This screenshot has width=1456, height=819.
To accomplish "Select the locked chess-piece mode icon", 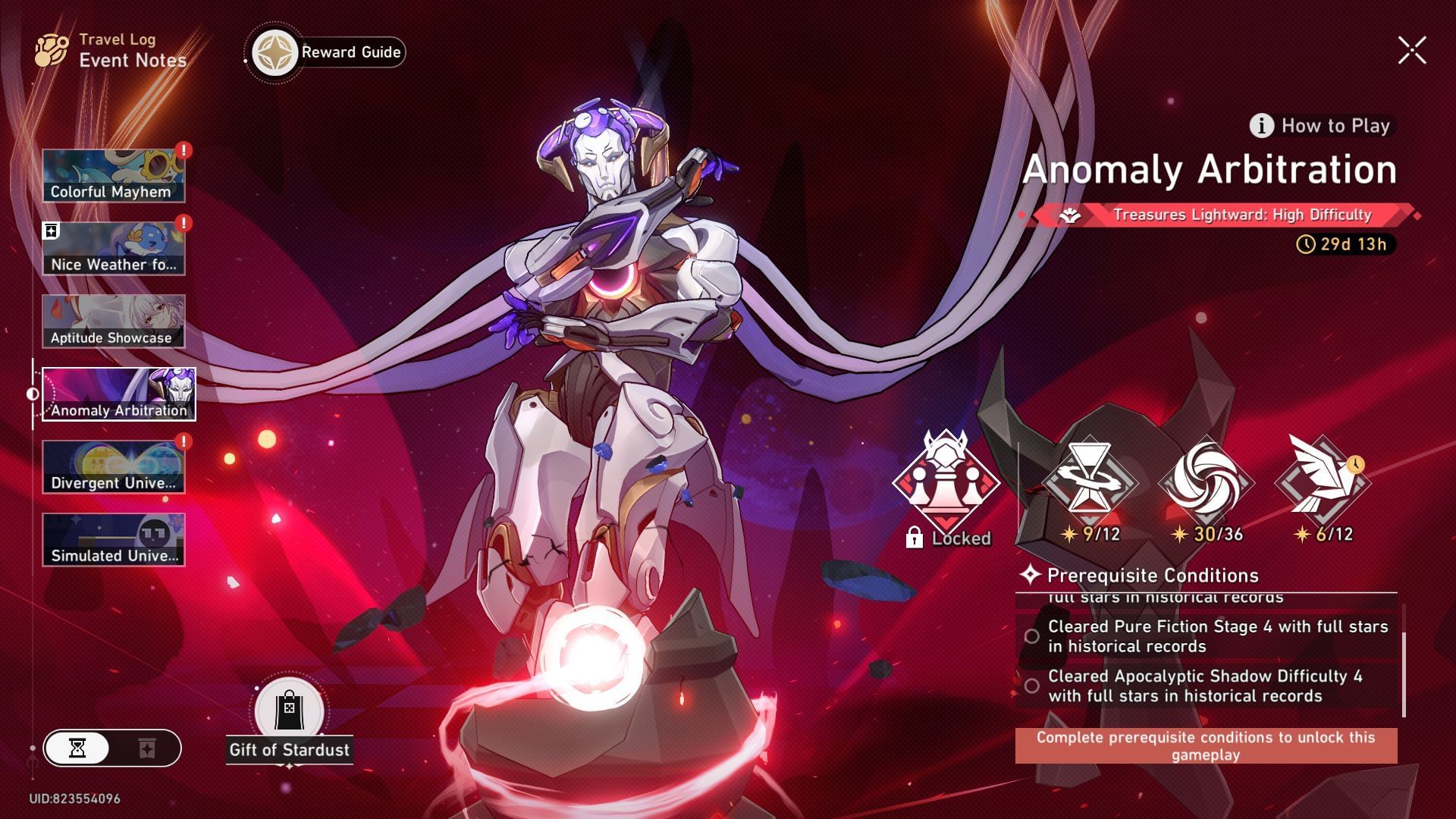I will [946, 482].
